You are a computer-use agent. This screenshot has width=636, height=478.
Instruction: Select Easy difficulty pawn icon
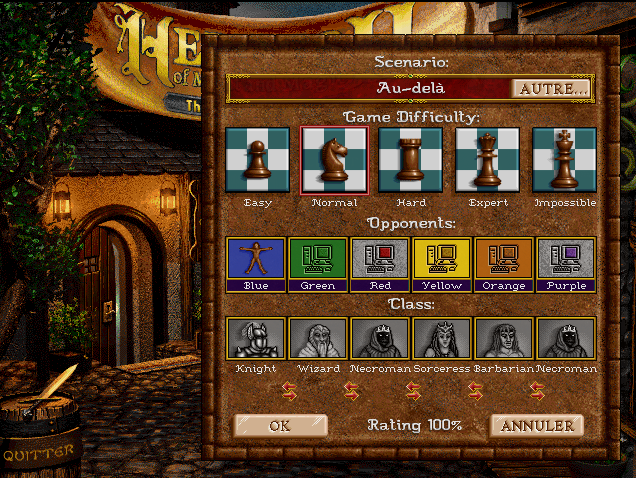point(258,160)
